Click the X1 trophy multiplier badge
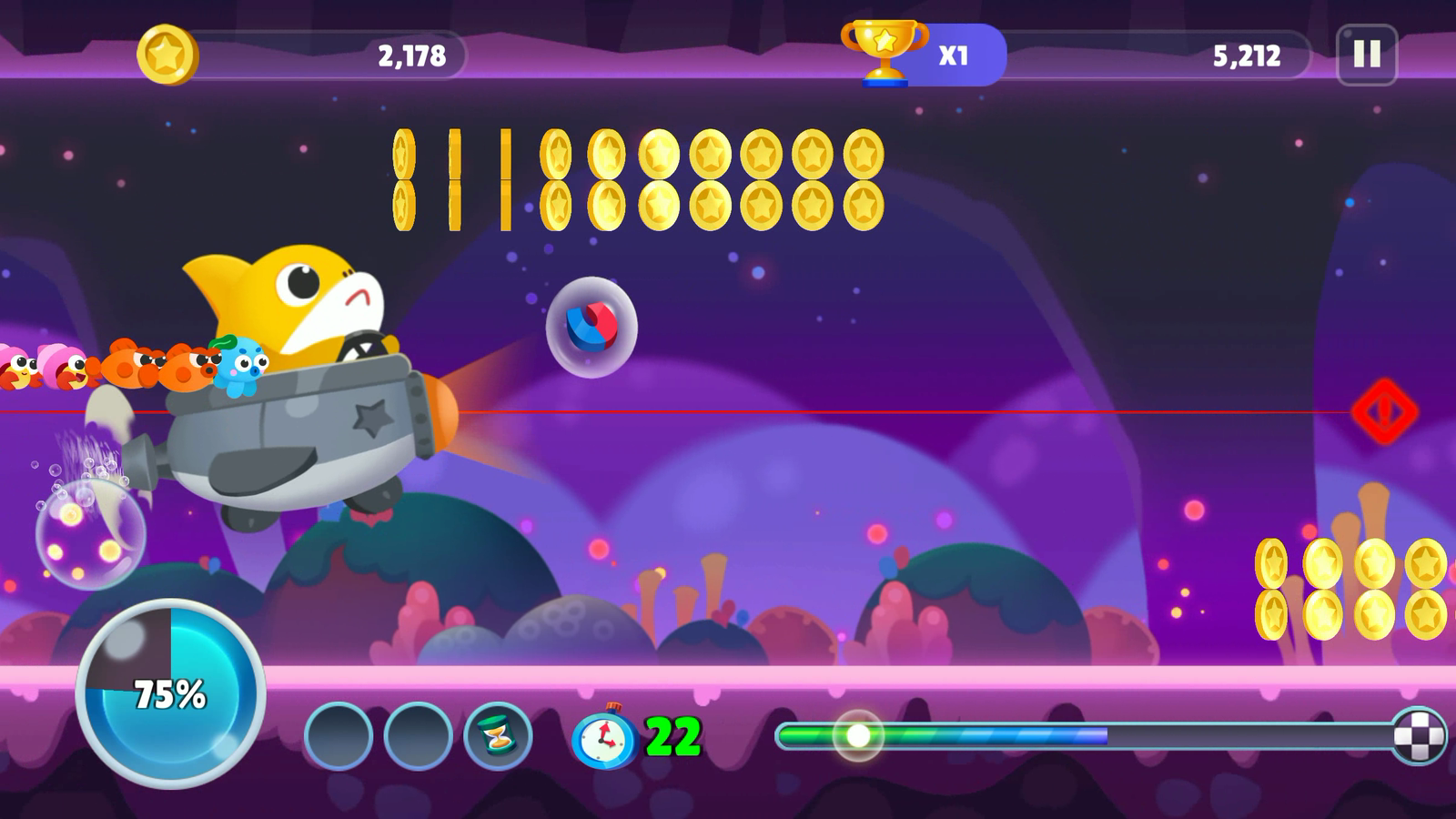 (952, 53)
